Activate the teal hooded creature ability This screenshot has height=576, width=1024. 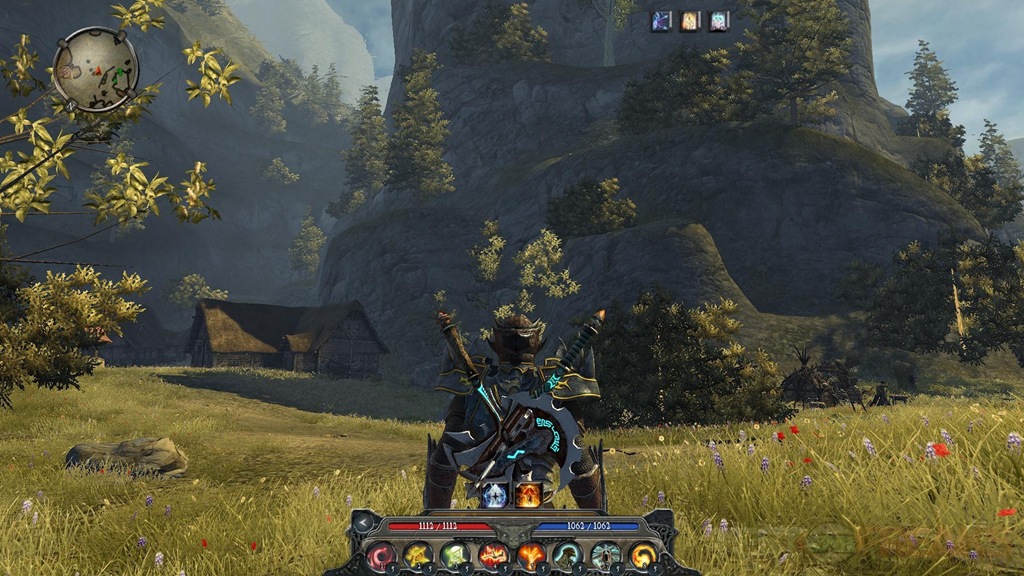[x=567, y=555]
